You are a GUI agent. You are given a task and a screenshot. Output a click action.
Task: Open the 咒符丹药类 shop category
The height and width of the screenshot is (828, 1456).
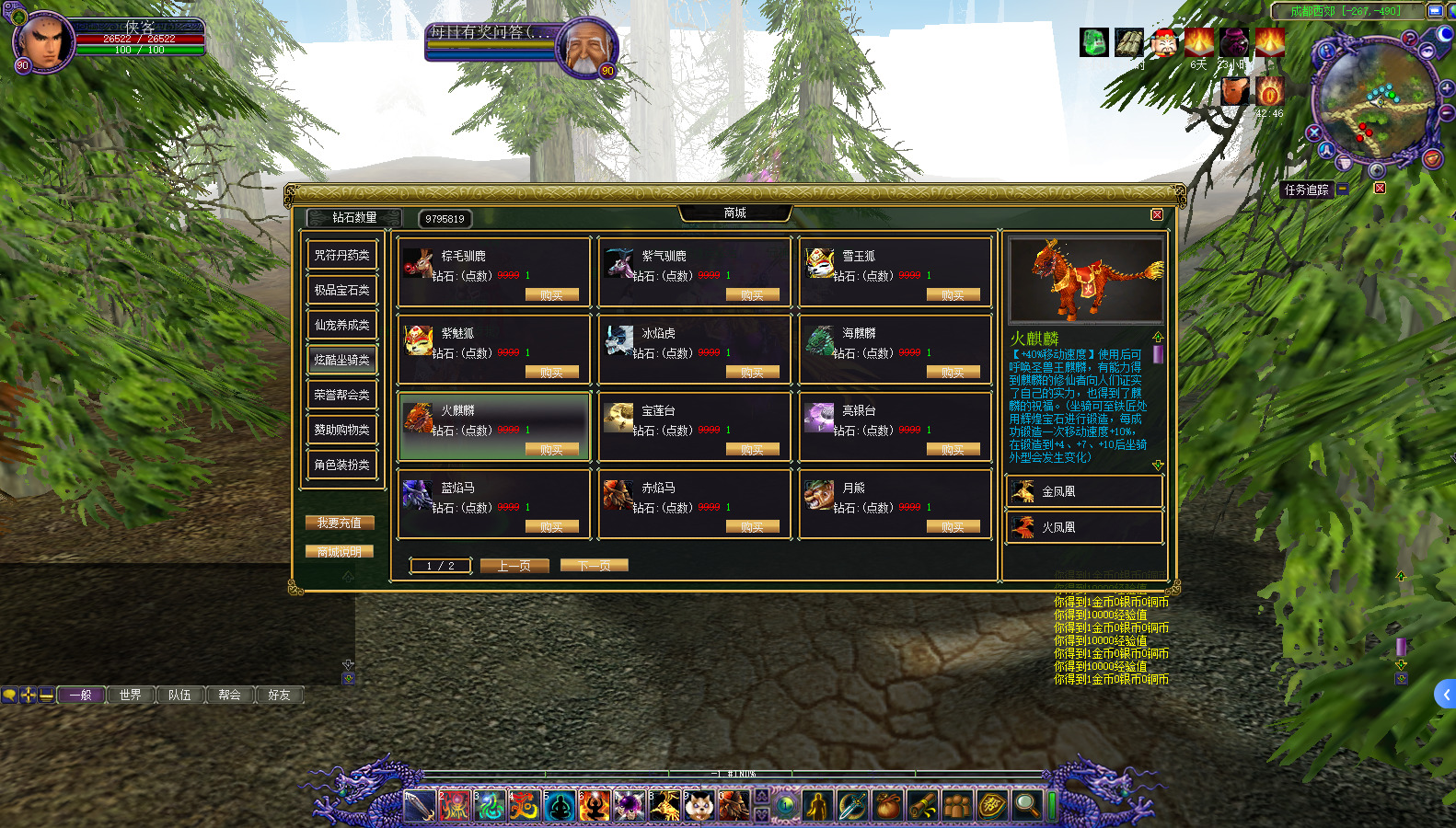pos(341,256)
